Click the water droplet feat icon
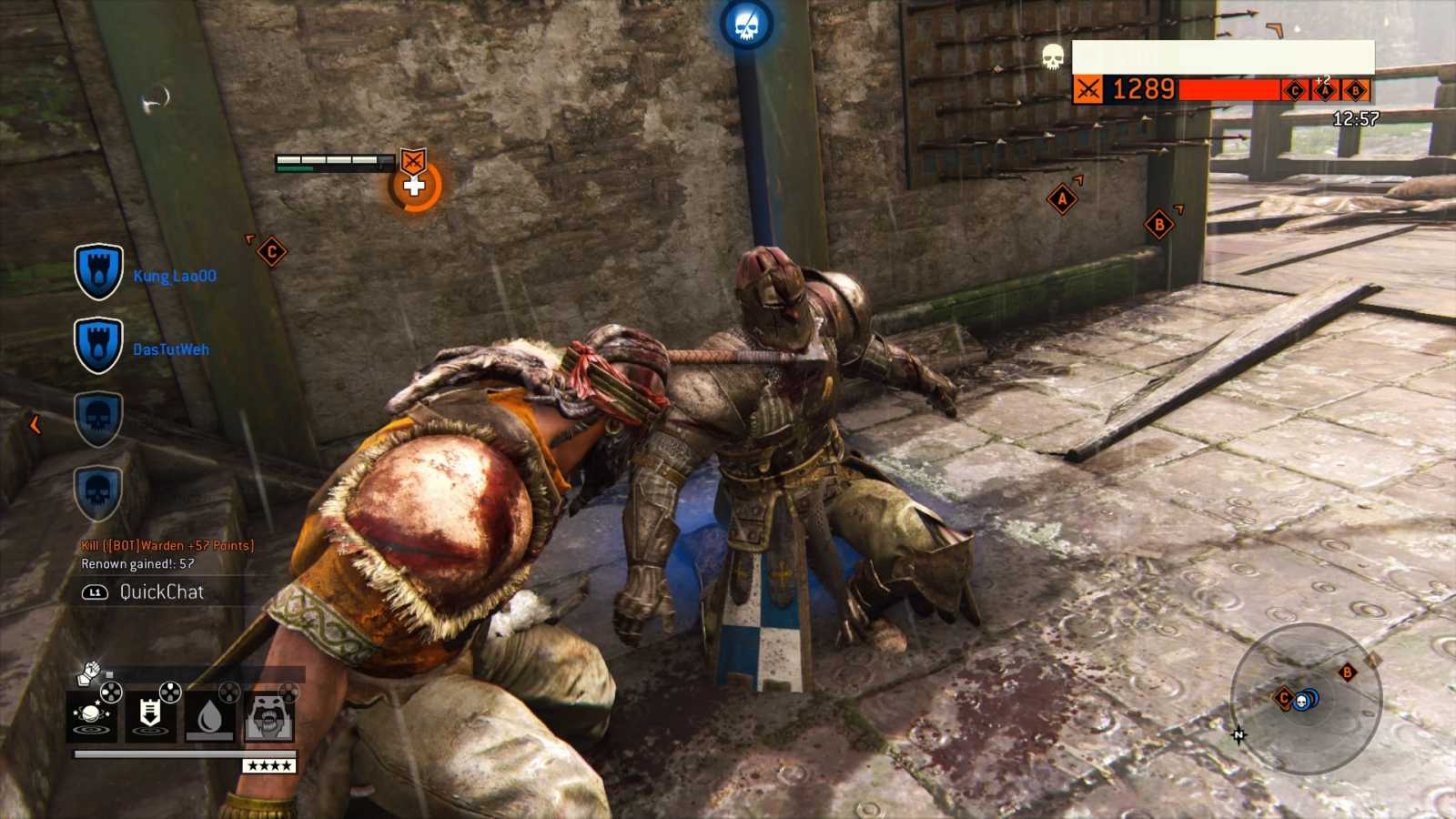 [x=209, y=714]
